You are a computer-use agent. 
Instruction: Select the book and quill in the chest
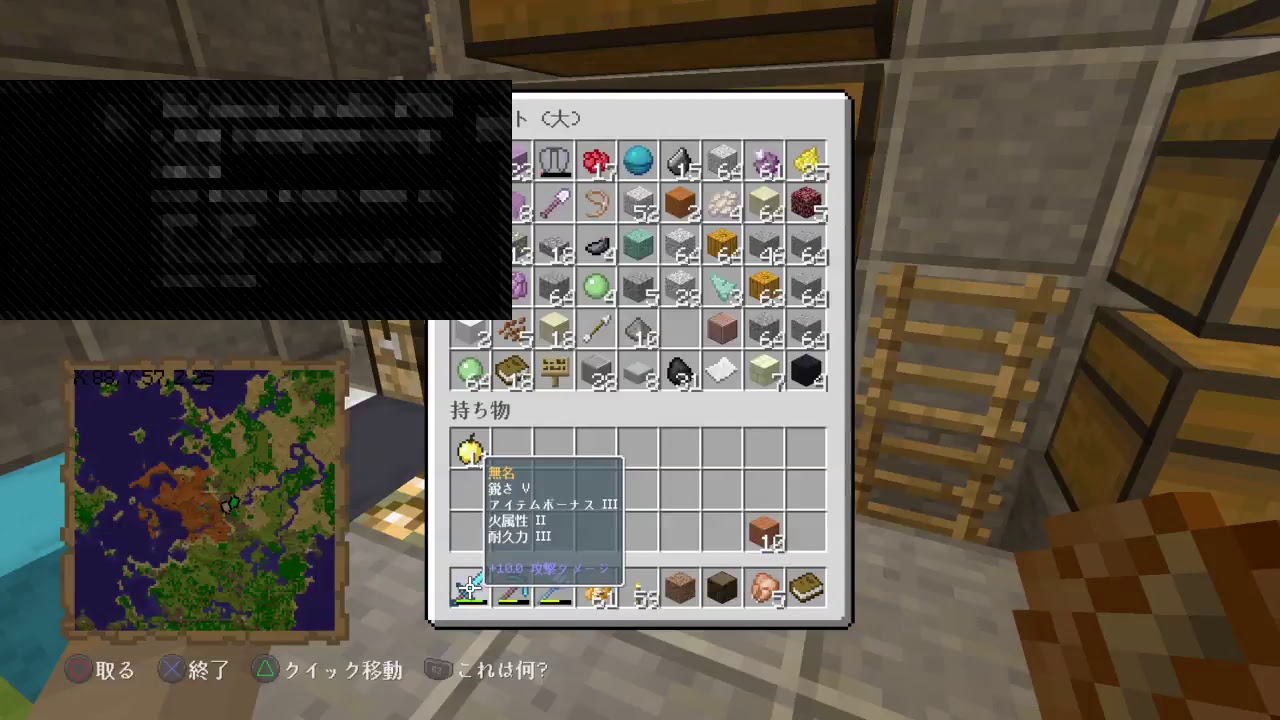[x=513, y=373]
